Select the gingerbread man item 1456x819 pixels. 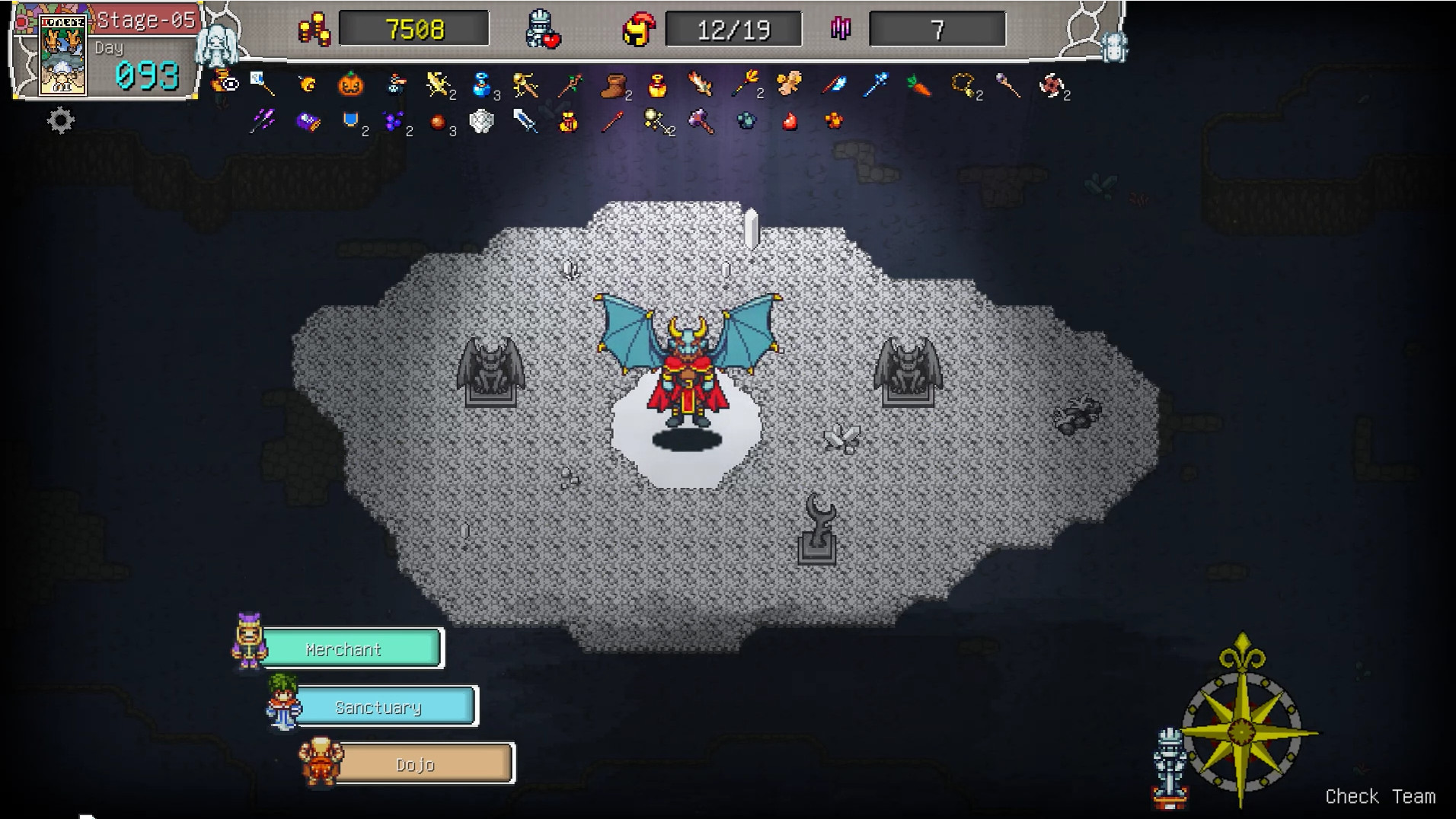point(789,84)
